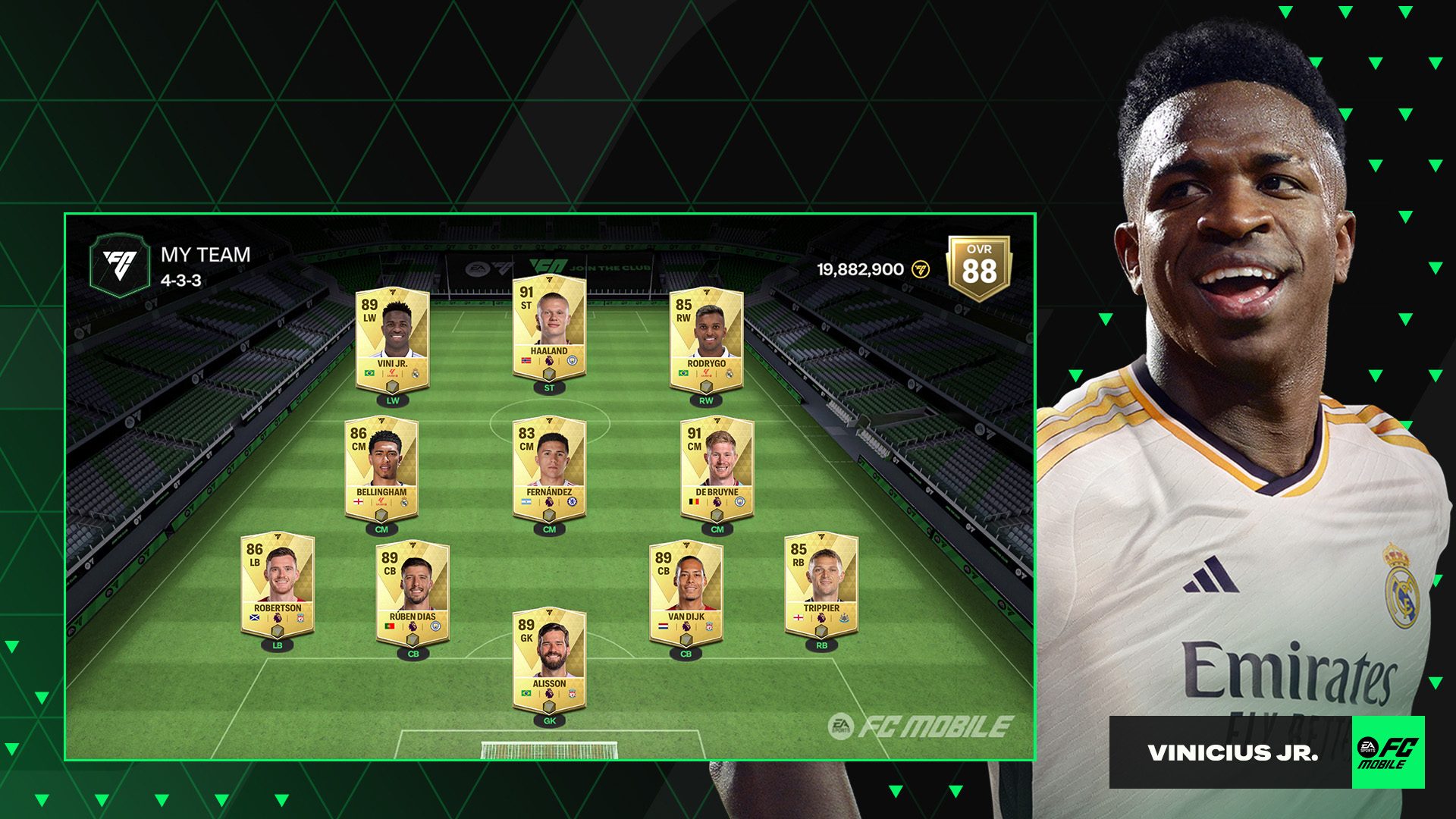Viewport: 1456px width, 819px height.
Task: Expand the ST position marker under Haaland
Action: 549,388
